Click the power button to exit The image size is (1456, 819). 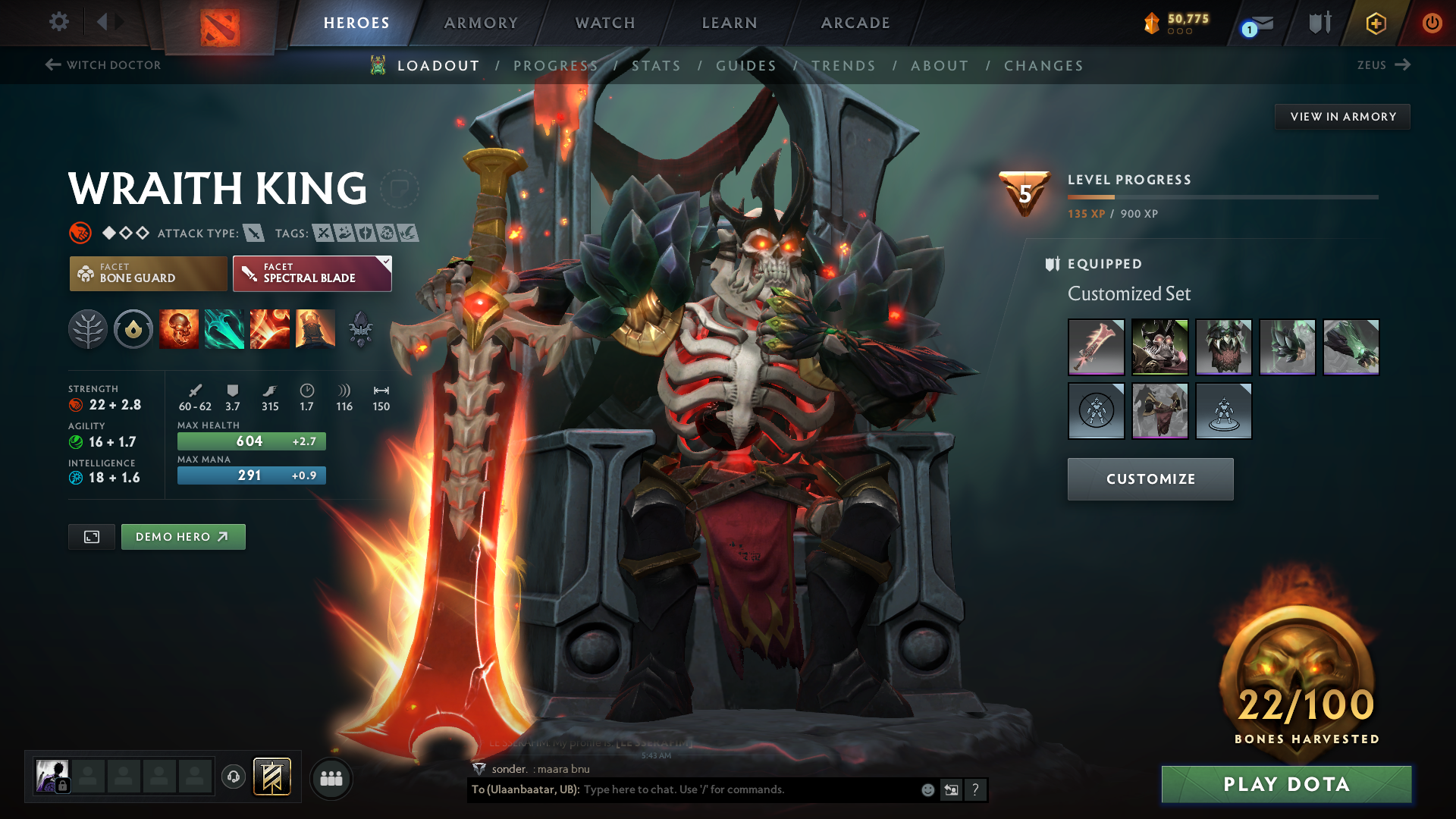tap(1432, 23)
